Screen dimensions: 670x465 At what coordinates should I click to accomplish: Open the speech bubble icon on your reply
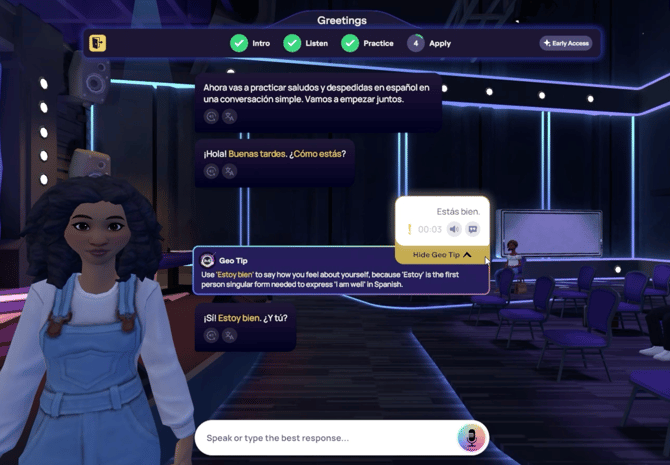click(x=473, y=229)
